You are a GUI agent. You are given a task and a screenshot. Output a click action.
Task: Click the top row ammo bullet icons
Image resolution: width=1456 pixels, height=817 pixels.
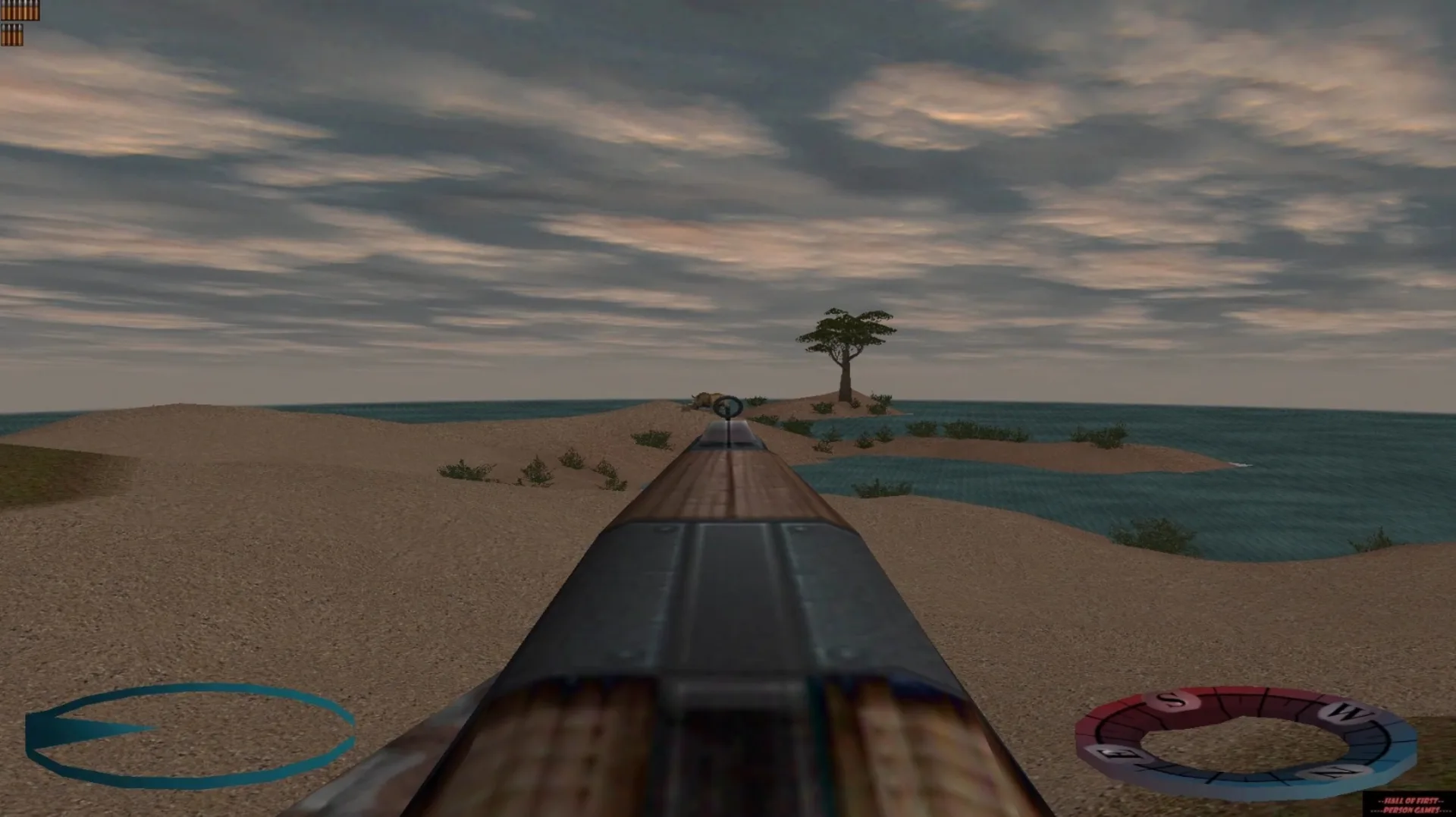[x=19, y=9]
